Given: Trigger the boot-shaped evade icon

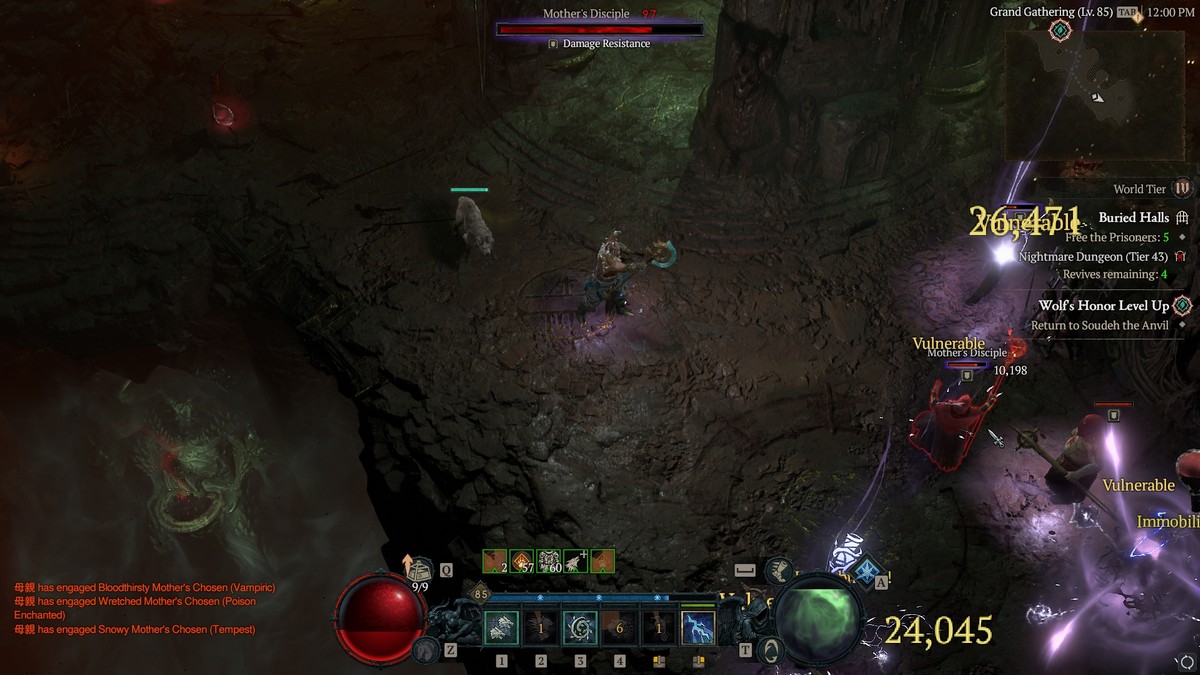Looking at the screenshot, I should [x=775, y=571].
